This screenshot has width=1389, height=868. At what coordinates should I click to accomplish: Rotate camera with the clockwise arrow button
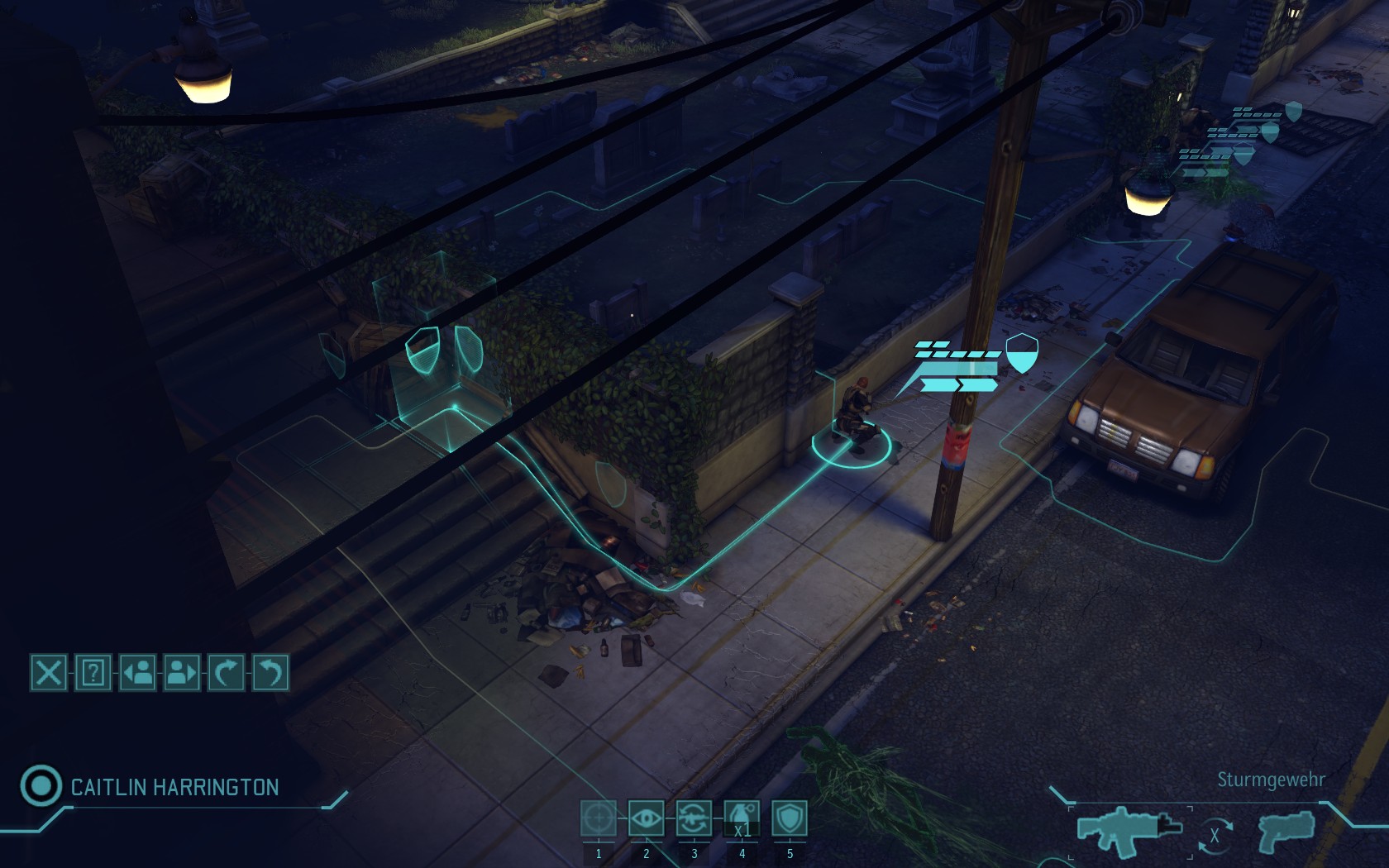point(226,673)
